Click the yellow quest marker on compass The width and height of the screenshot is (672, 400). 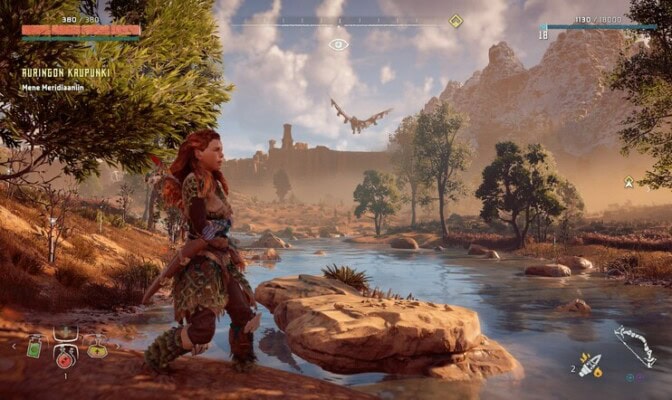tap(456, 20)
